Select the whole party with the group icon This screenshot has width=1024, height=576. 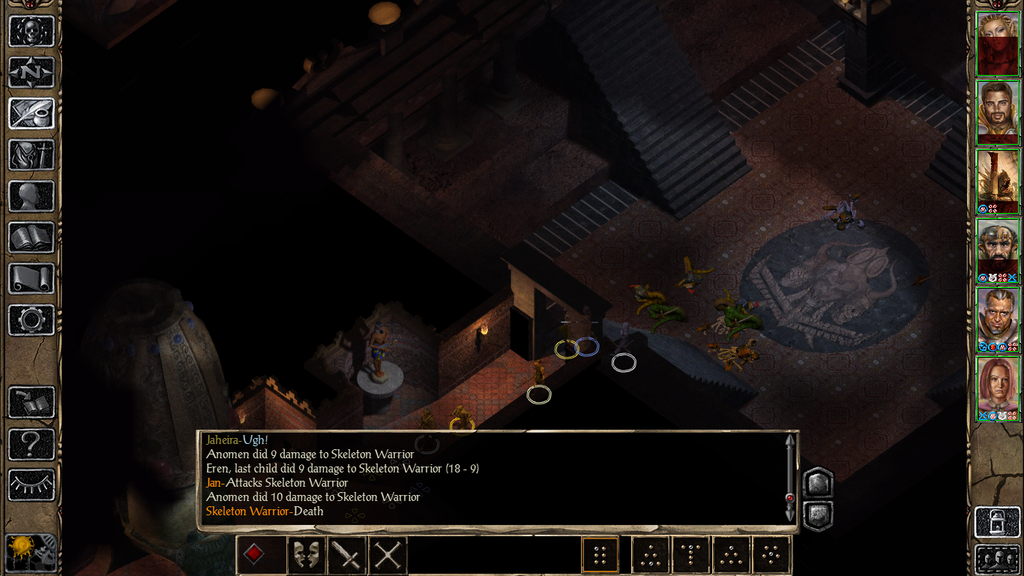pyautogui.click(x=997, y=558)
